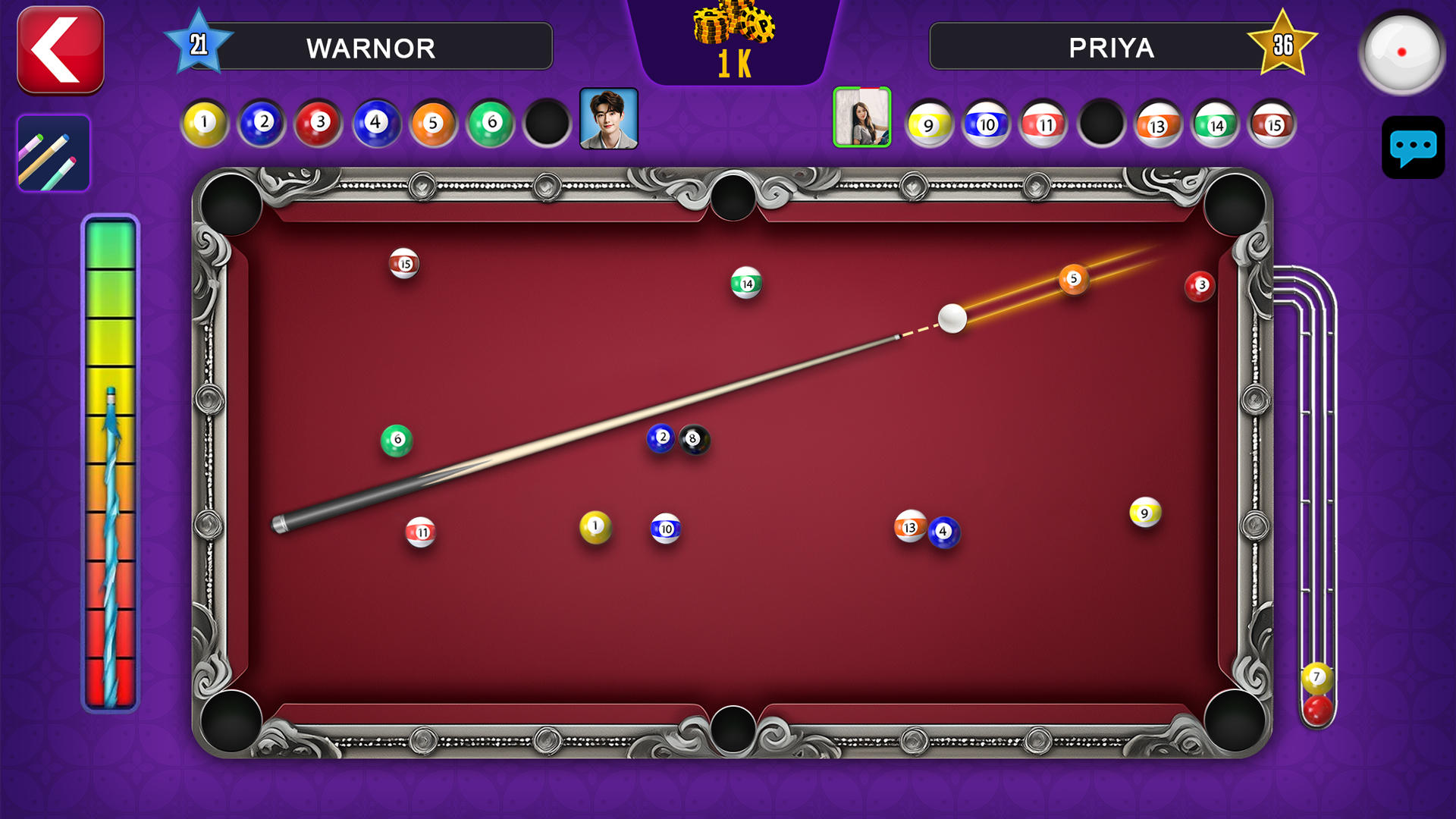Open the chat panel
The width and height of the screenshot is (1456, 819).
[x=1412, y=149]
